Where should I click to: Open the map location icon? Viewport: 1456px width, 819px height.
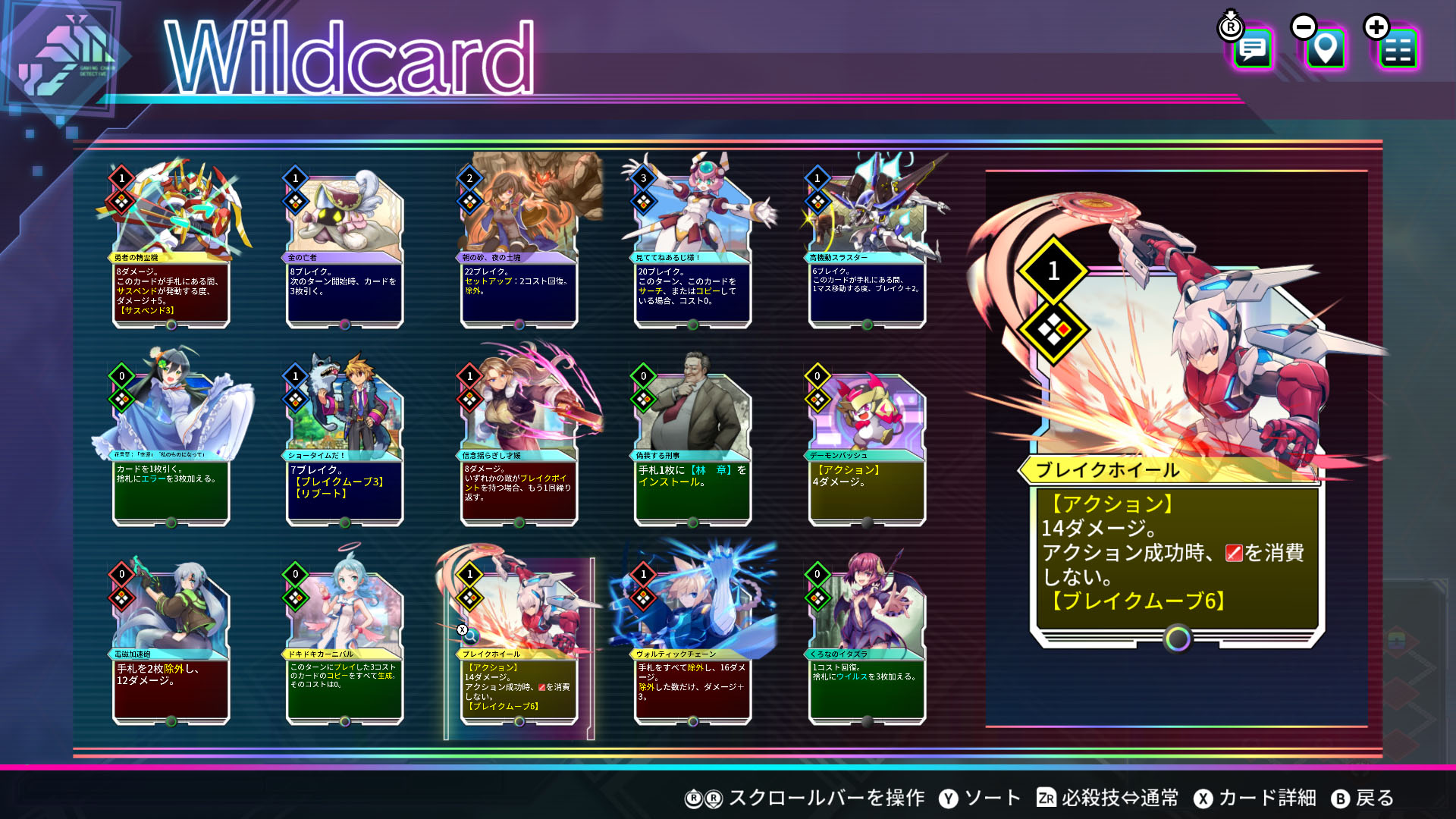click(x=1325, y=49)
